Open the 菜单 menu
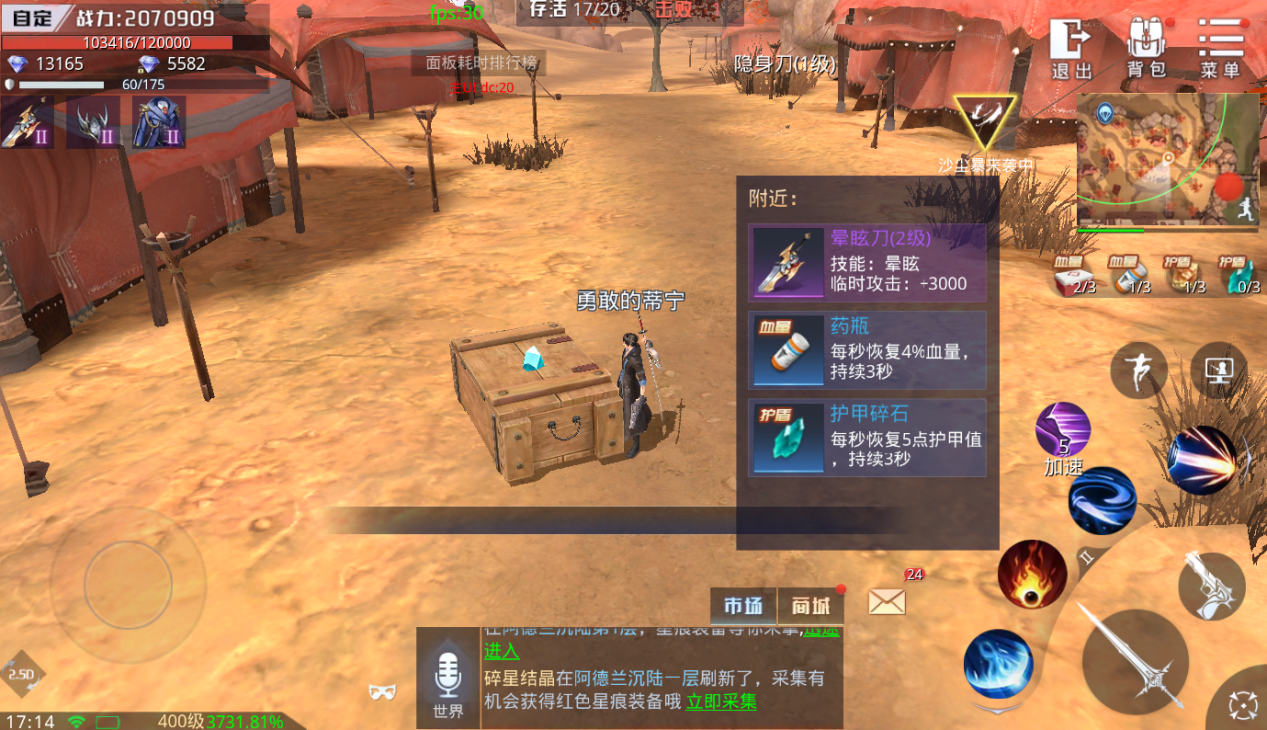 1220,48
